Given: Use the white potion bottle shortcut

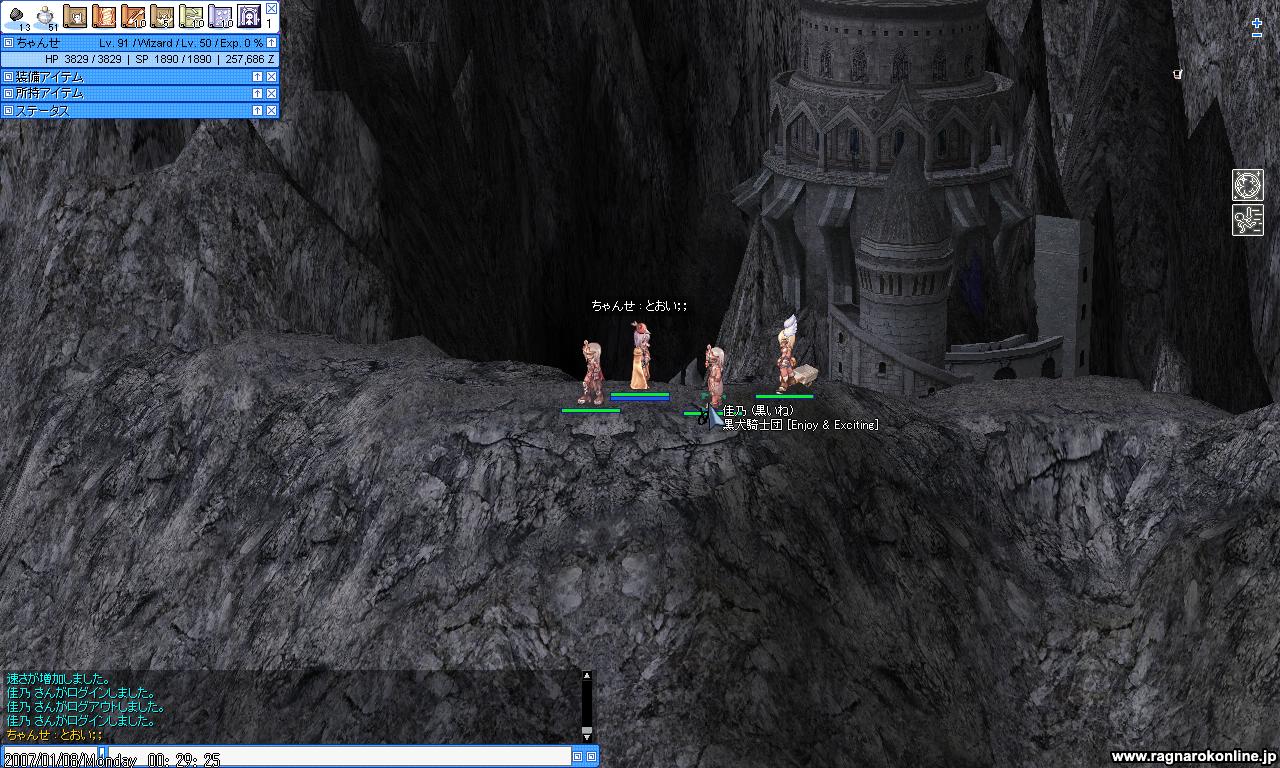Looking at the screenshot, I should [45, 15].
